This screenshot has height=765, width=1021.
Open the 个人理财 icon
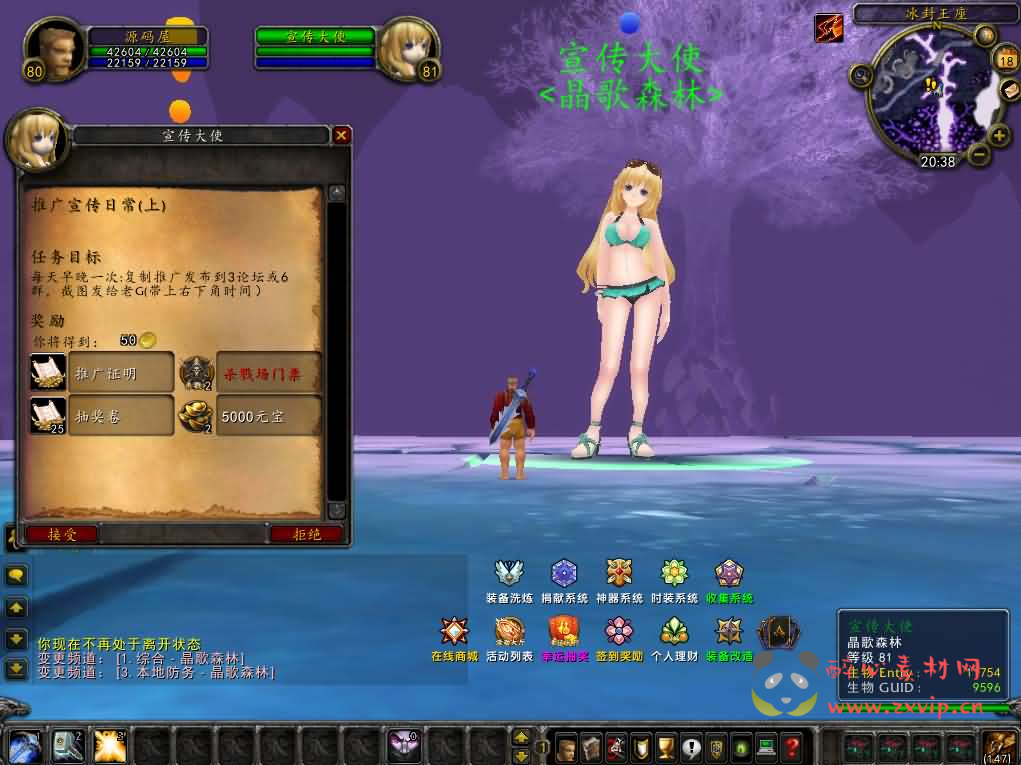674,632
